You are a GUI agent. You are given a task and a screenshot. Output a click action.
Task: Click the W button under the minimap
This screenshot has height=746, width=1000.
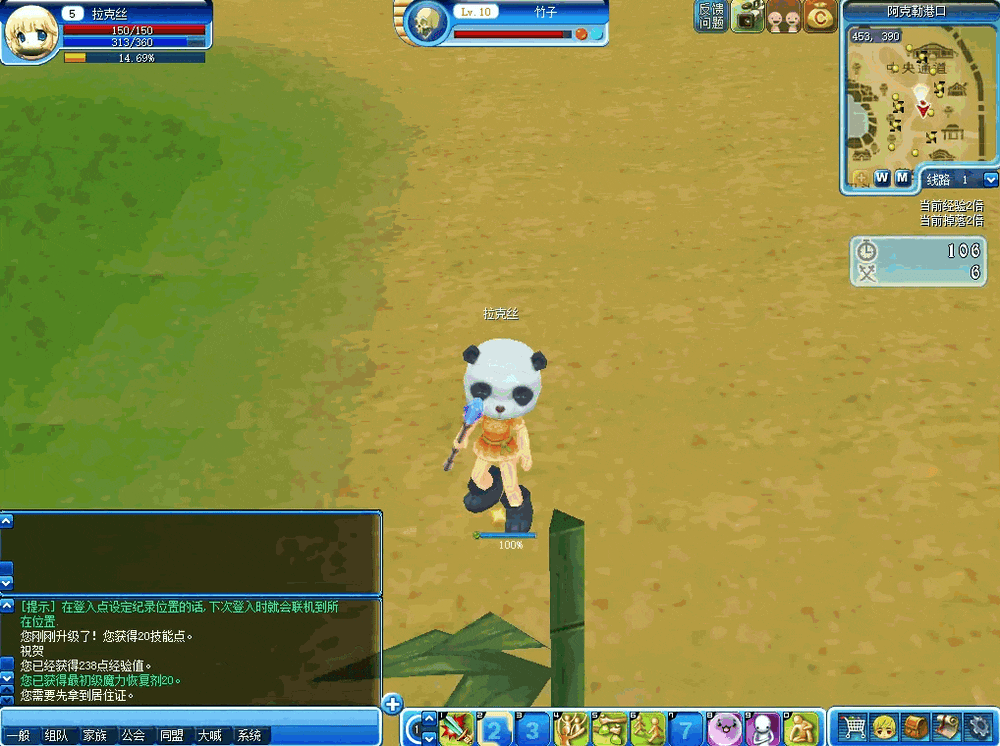[x=882, y=178]
